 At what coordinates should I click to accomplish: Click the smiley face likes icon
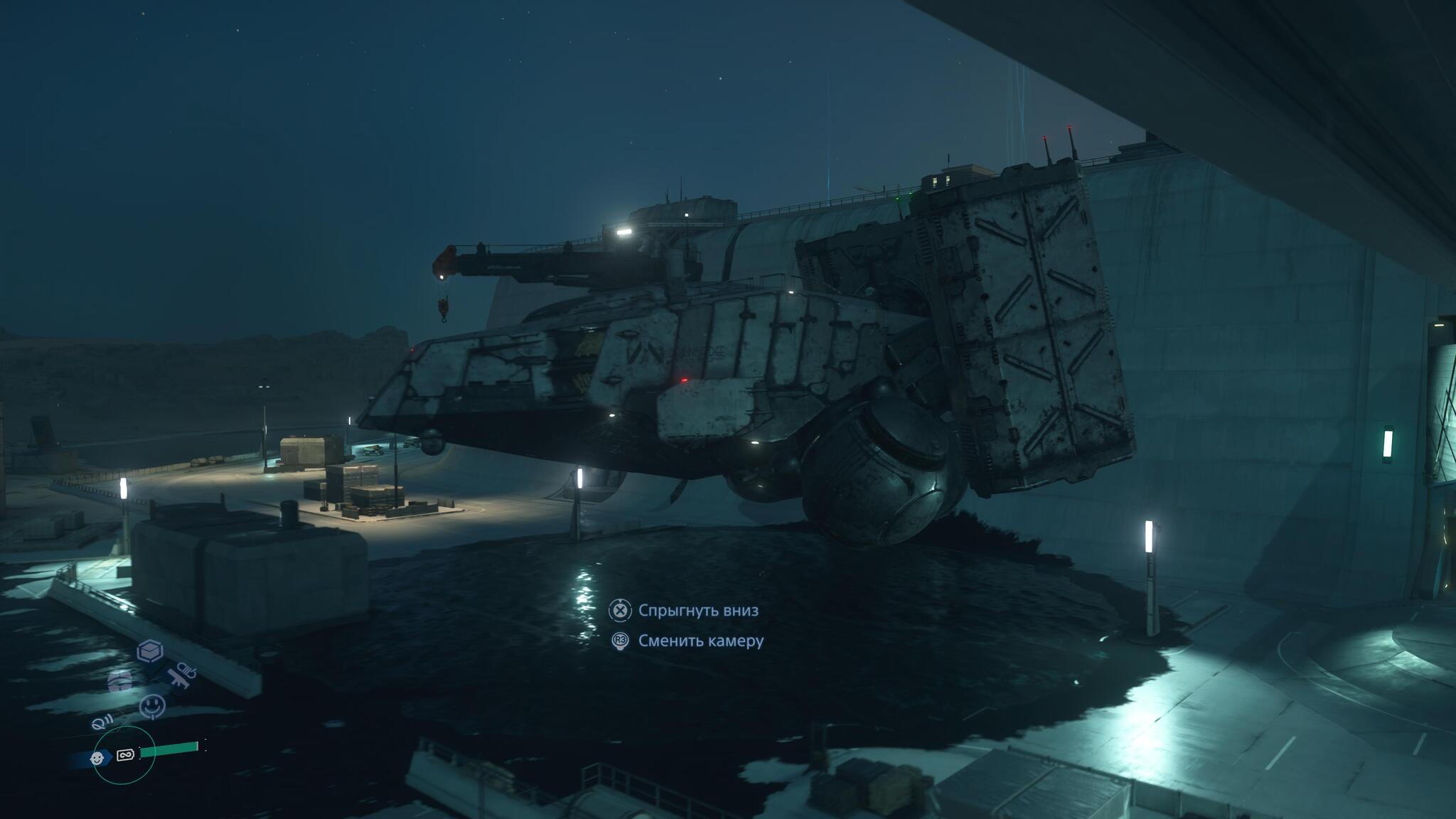[x=152, y=706]
